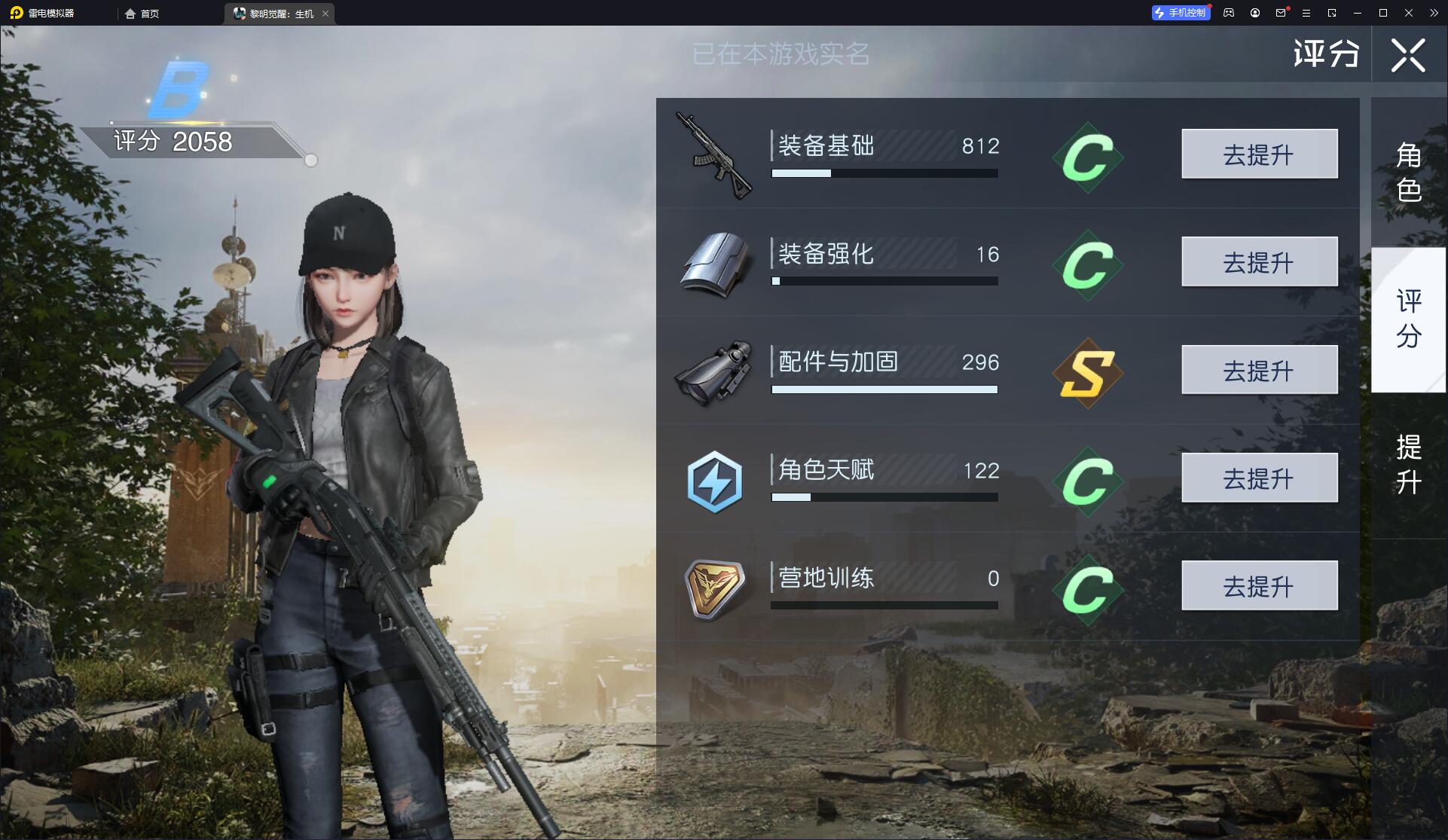This screenshot has height=840, width=1448.
Task: Select the 装备基础 rifle icon
Action: pos(713,155)
